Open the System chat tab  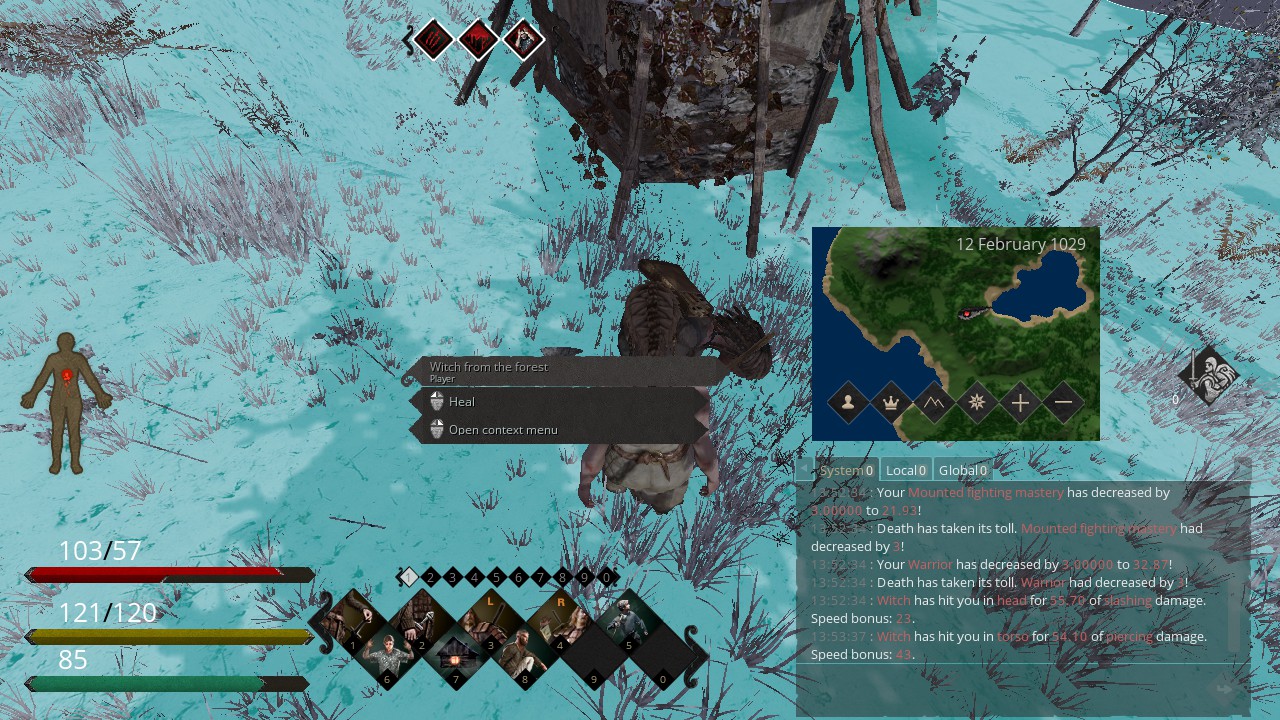click(x=846, y=470)
